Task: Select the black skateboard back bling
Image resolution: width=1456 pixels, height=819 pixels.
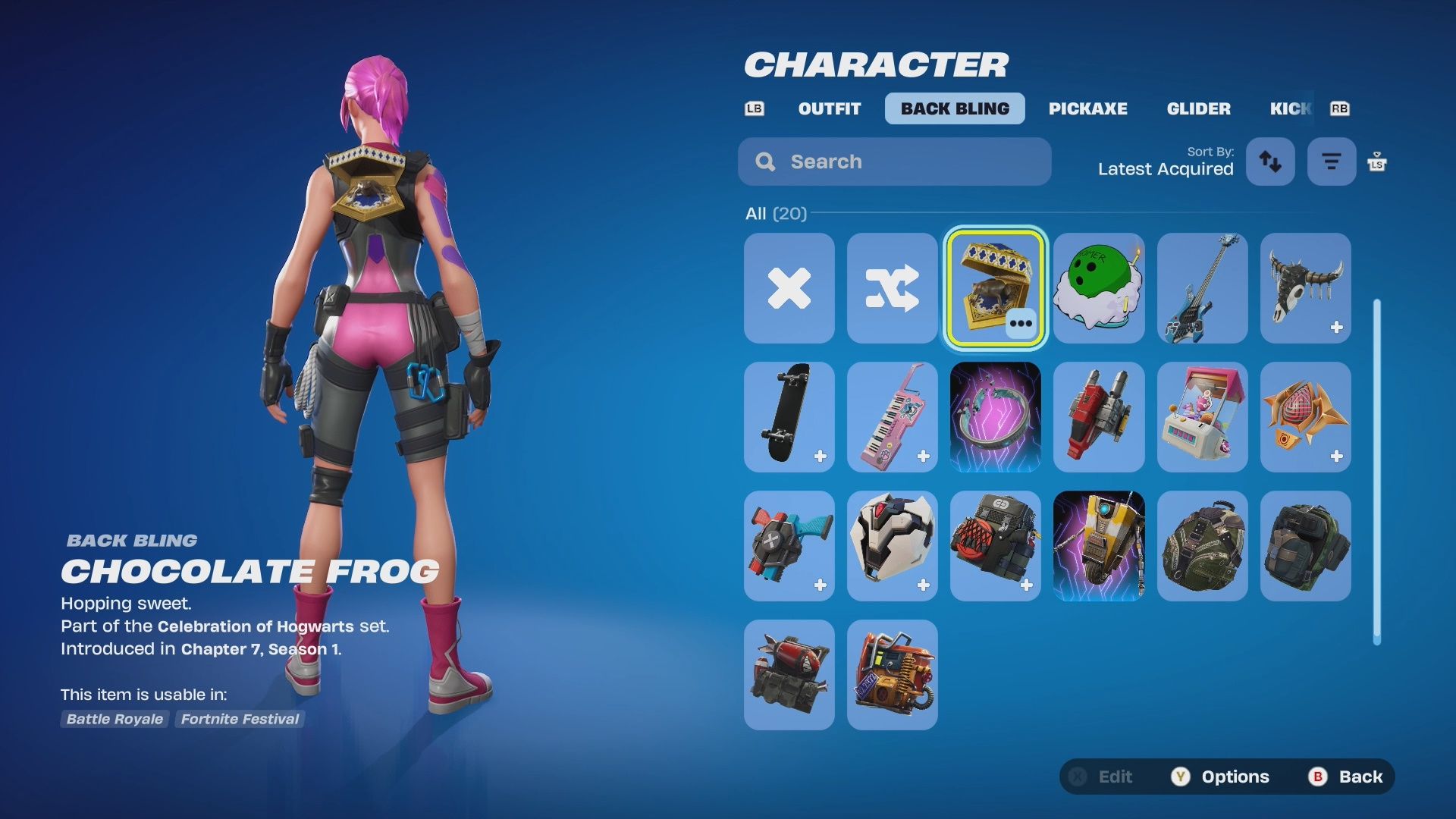Action: point(789,417)
